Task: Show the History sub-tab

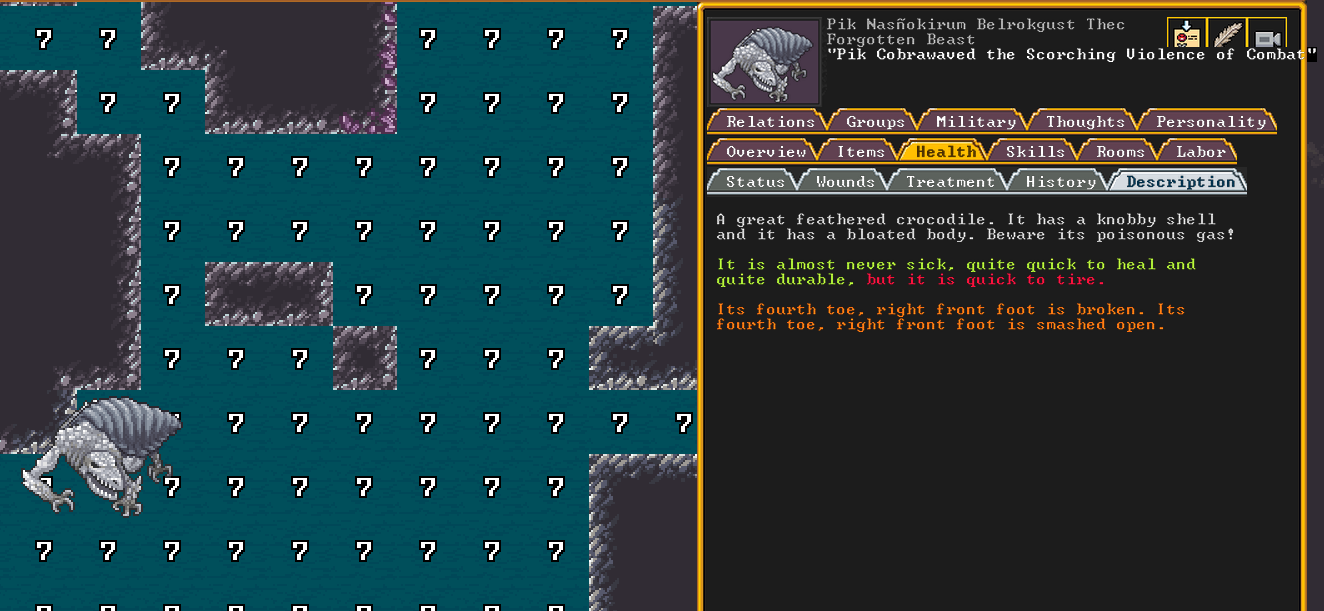Action: [1060, 181]
